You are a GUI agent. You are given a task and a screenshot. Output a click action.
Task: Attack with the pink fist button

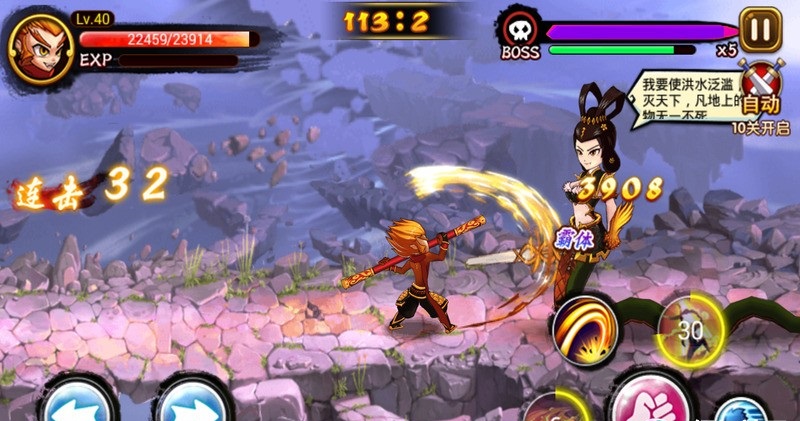648,402
